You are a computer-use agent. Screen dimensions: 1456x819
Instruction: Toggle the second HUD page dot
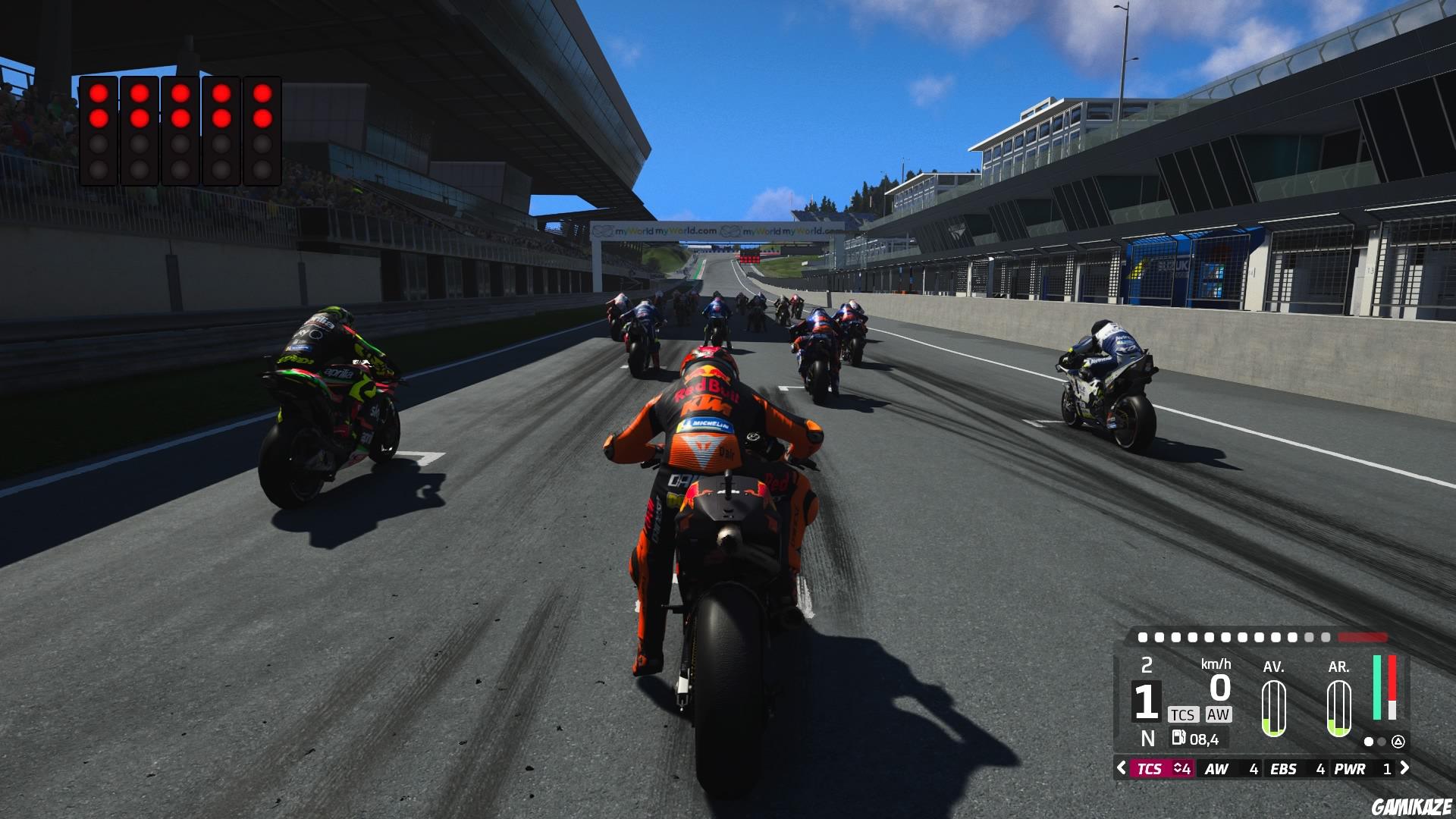(1381, 741)
